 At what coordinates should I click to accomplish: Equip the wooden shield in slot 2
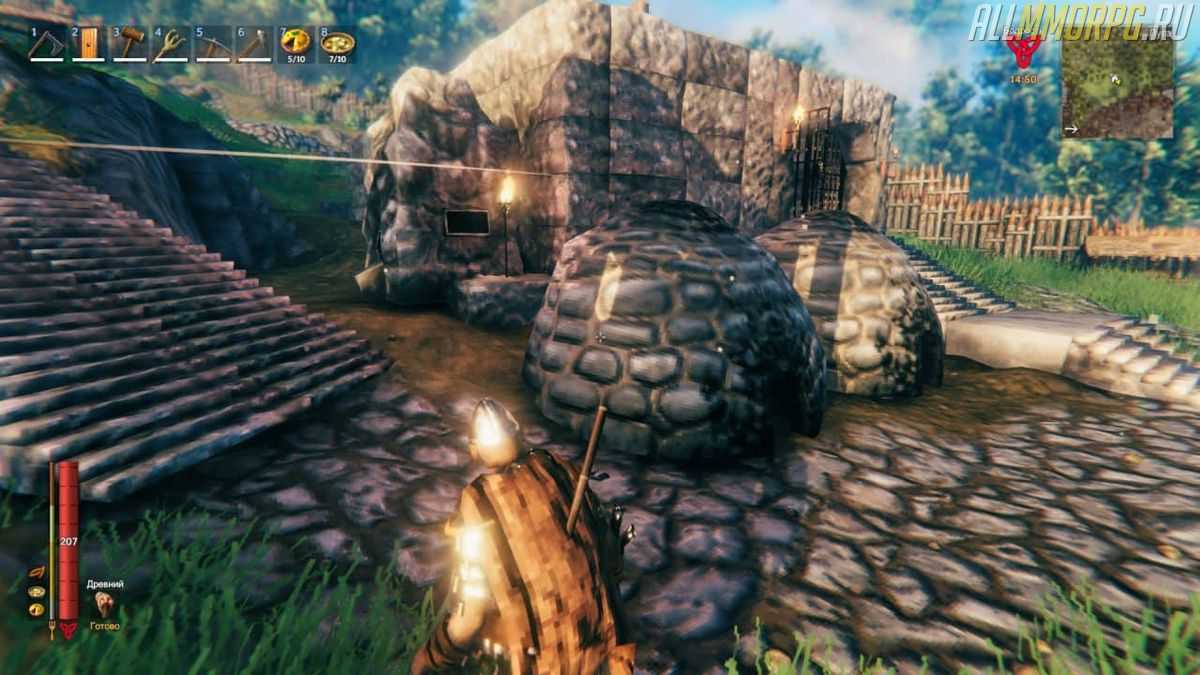(x=88, y=44)
